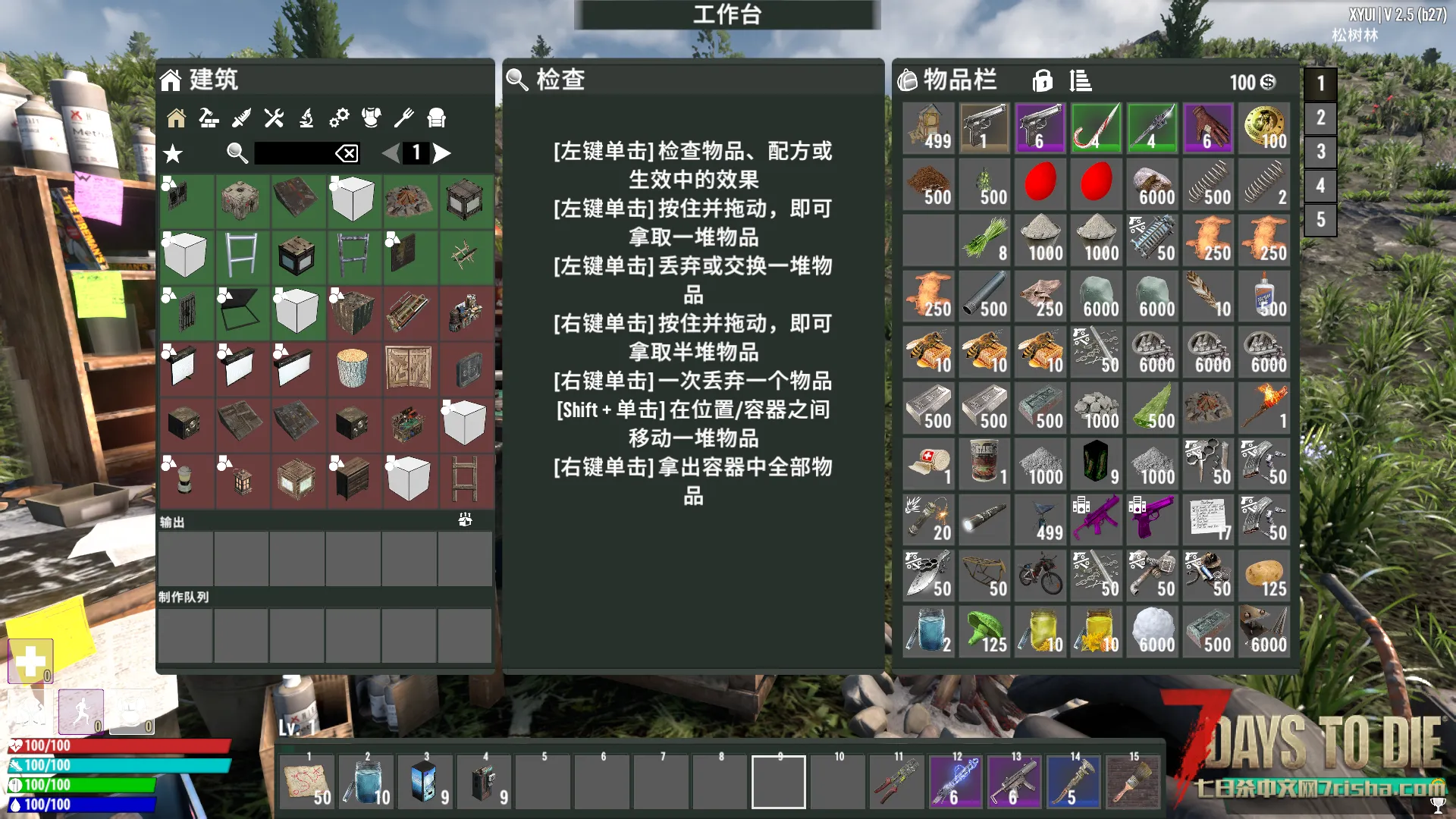Go to the next recipe page
Viewport: 1456px width, 819px height.
coord(442,153)
